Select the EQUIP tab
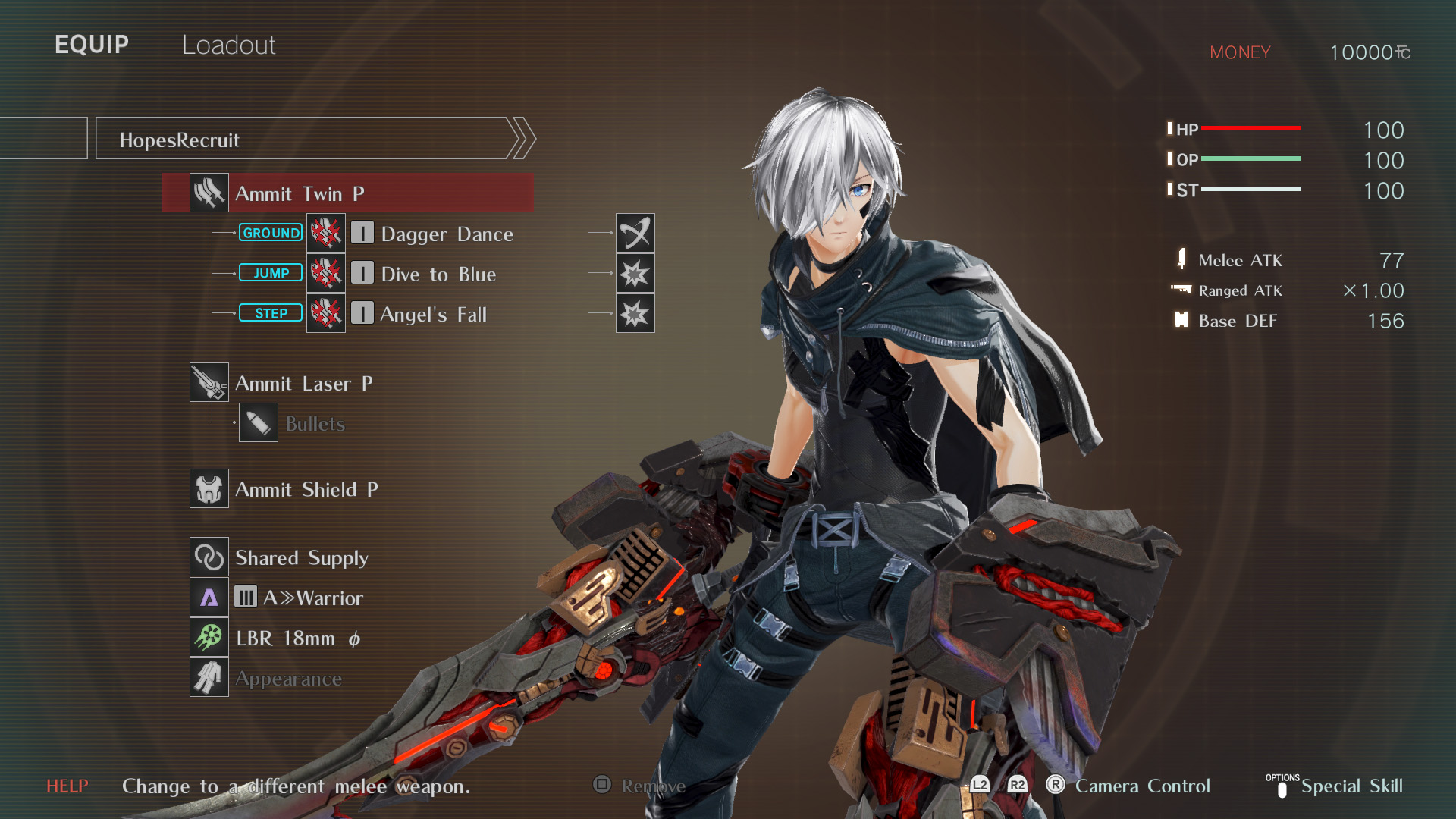The width and height of the screenshot is (1456, 819). 92,45
